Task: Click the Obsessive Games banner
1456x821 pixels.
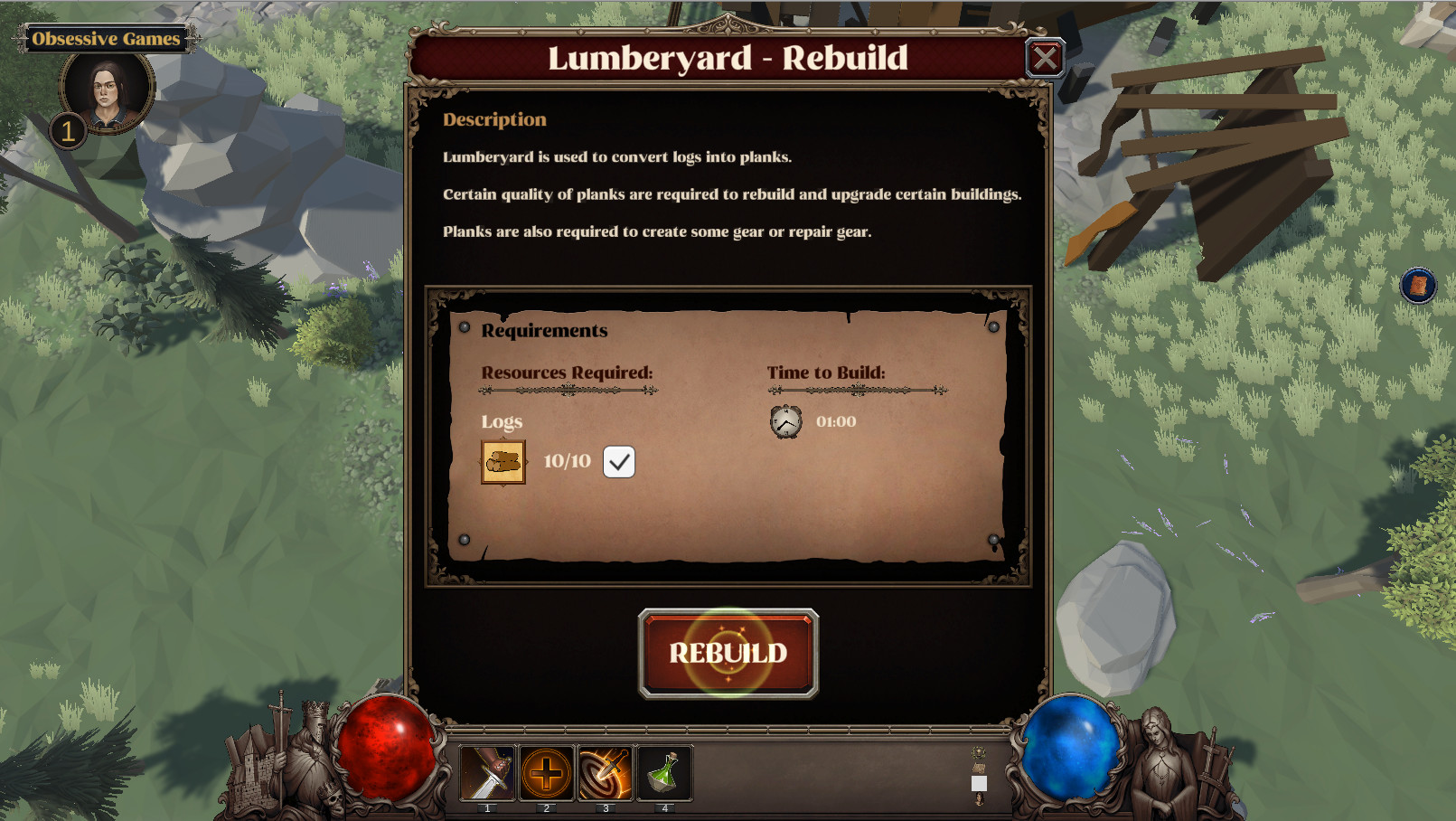Action: 106,39
